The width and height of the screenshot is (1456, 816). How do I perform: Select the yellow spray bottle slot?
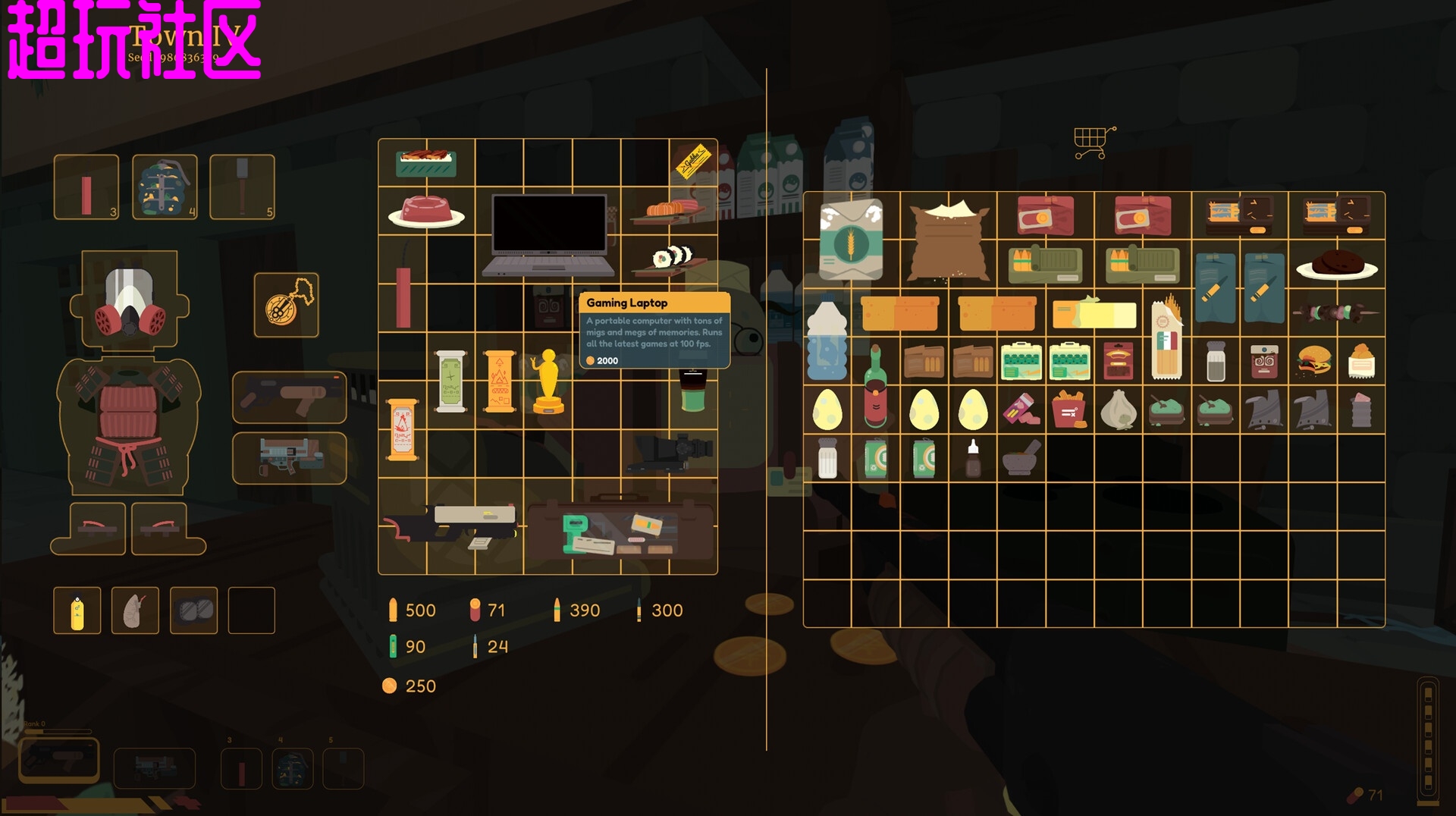77,610
